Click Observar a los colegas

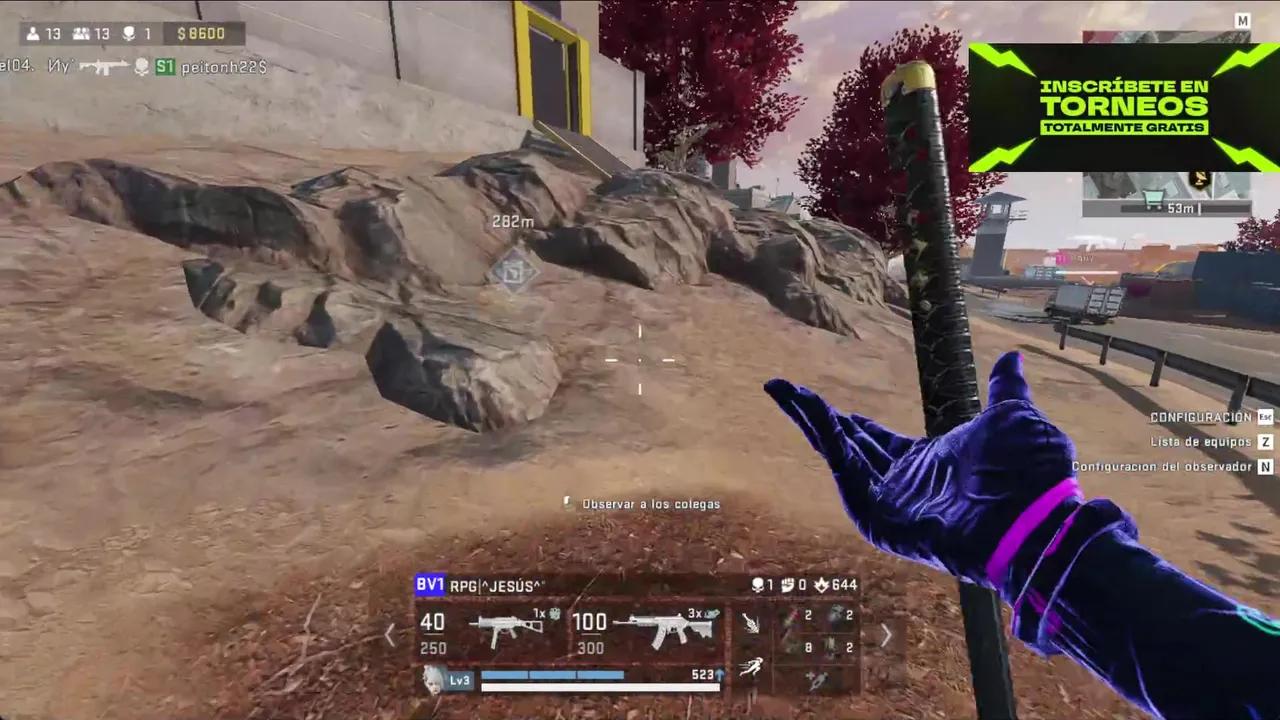pos(650,504)
